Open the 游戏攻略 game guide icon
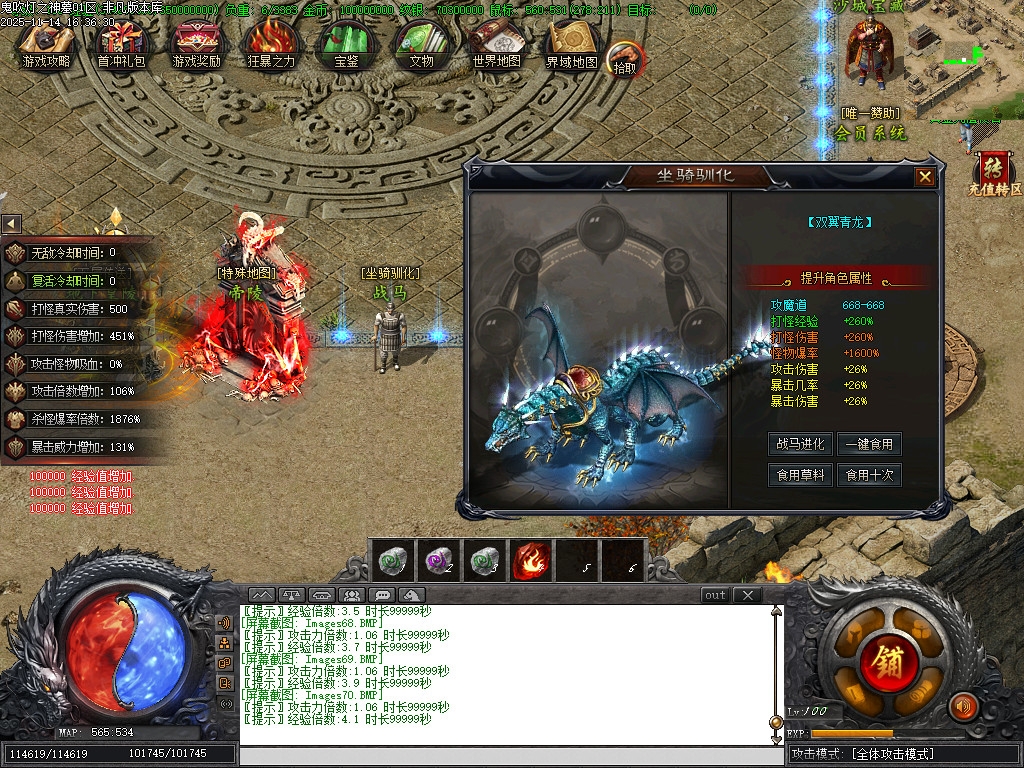Screen dimensions: 1024x768 point(46,45)
